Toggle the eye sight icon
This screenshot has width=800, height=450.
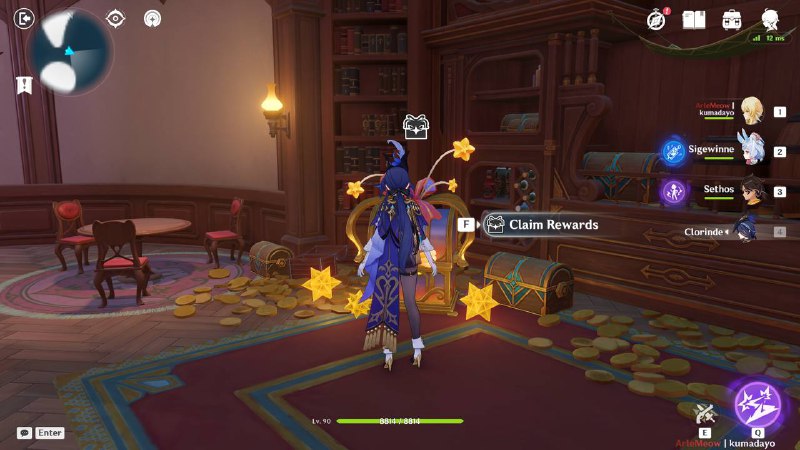click(116, 18)
